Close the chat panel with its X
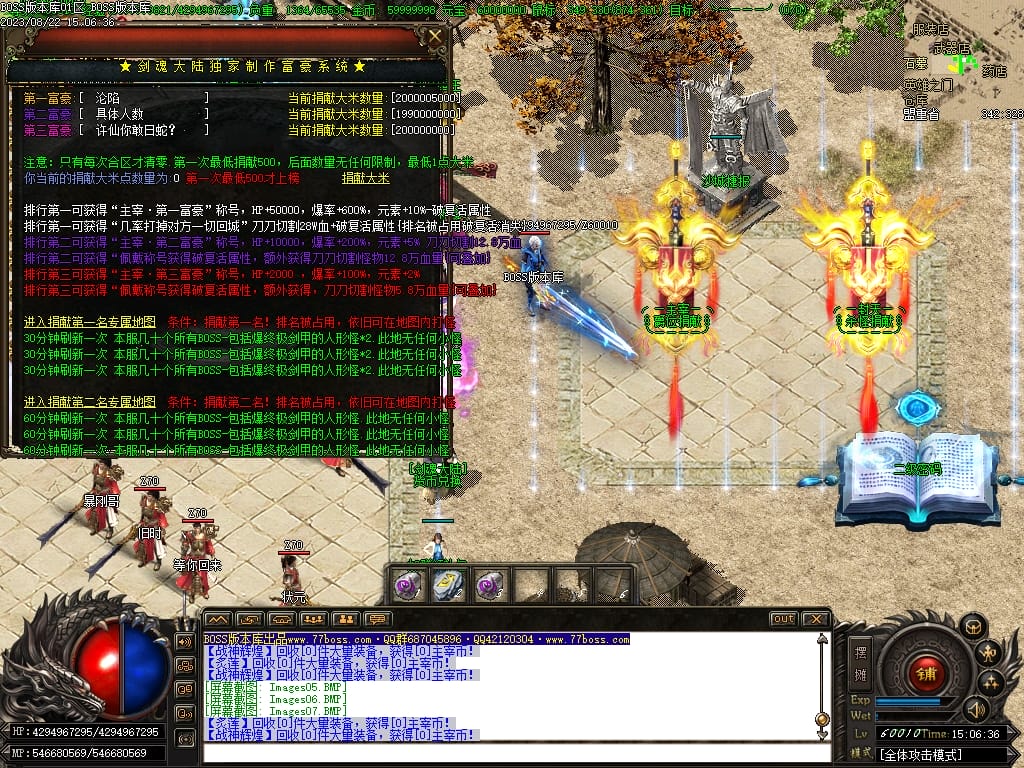Screen dimensions: 1024x768 coord(815,619)
